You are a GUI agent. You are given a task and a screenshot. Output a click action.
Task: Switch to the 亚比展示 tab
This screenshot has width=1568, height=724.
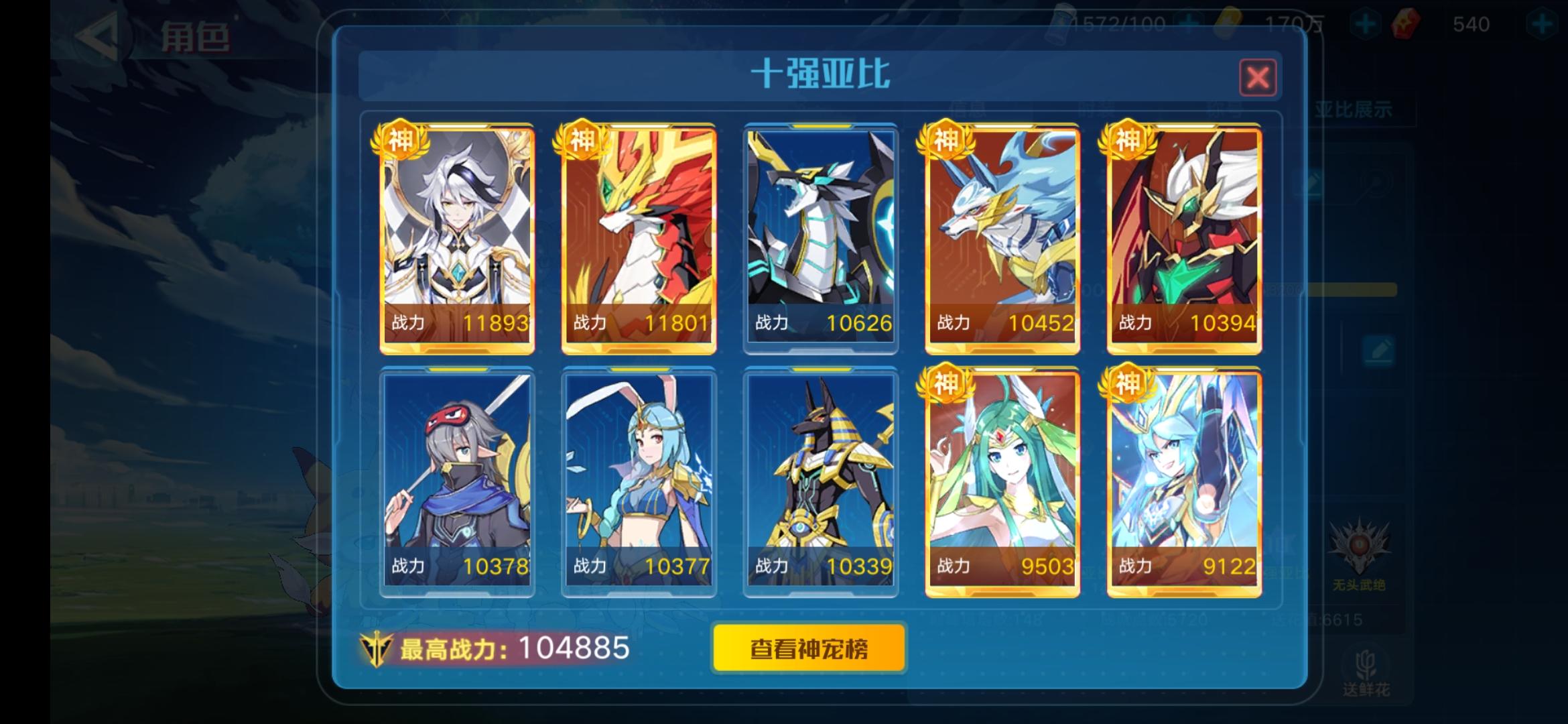point(1354,109)
